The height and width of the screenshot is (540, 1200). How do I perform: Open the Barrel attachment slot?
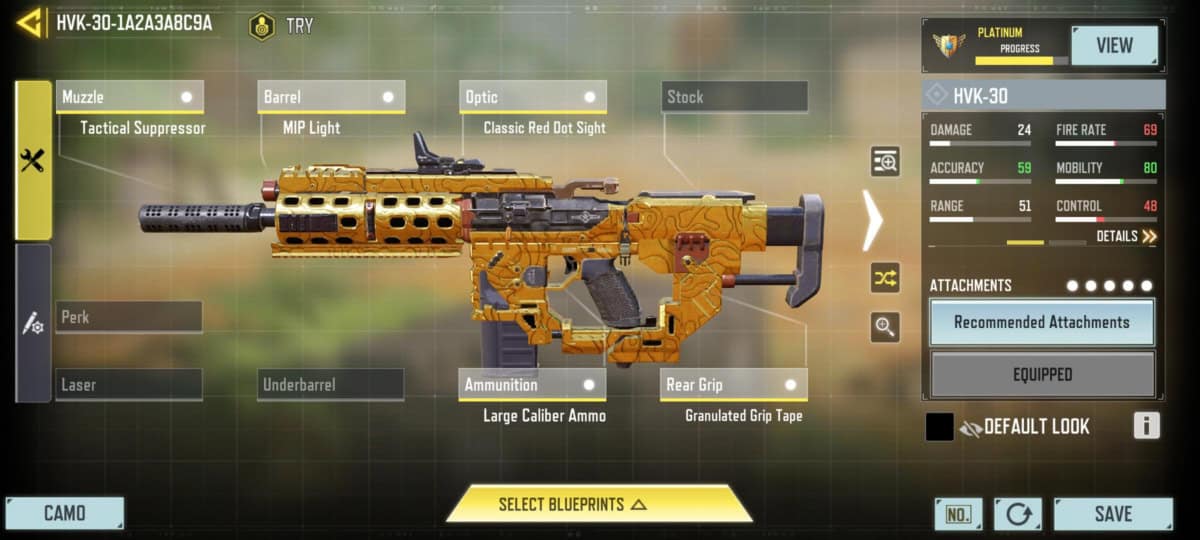(x=331, y=97)
